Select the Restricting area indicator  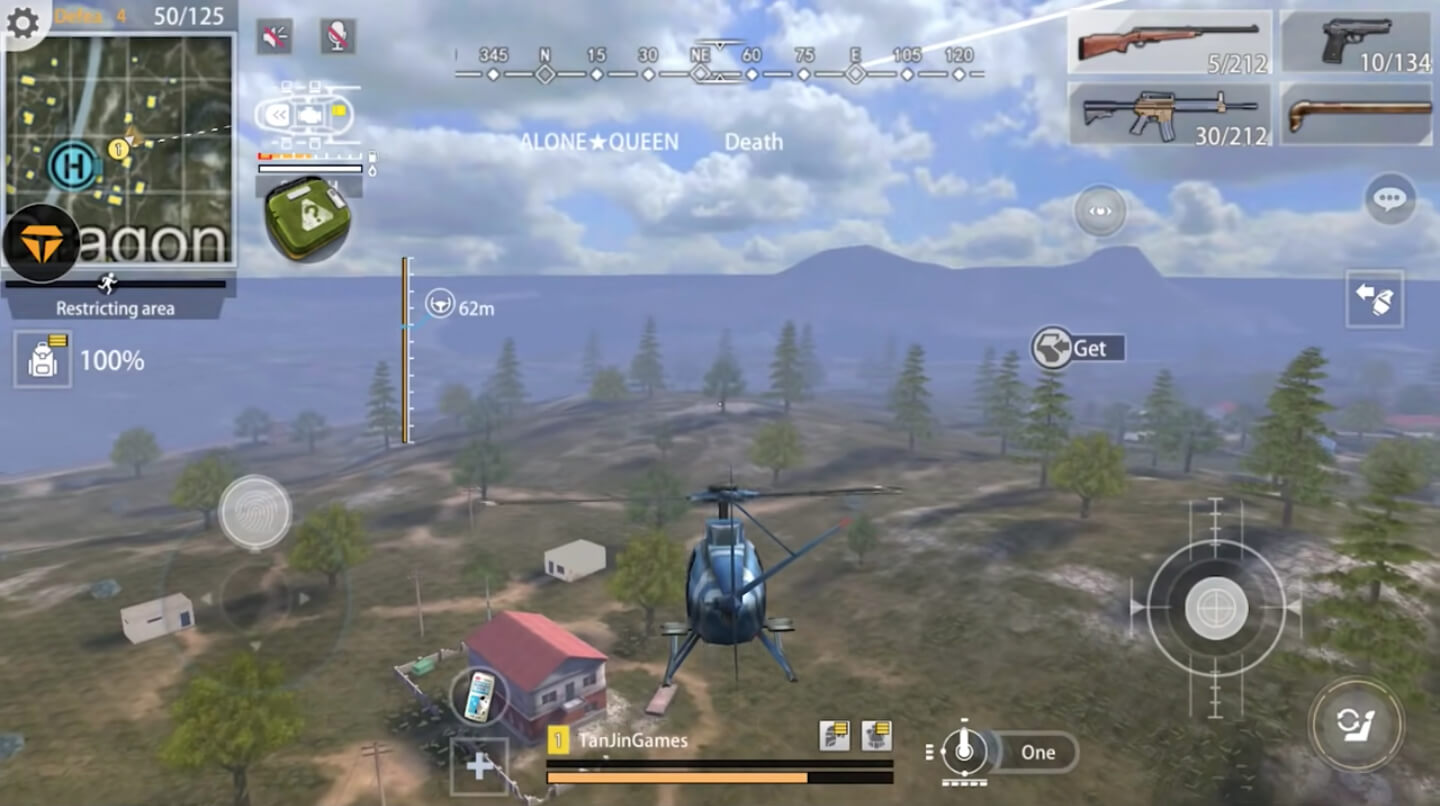(x=113, y=310)
